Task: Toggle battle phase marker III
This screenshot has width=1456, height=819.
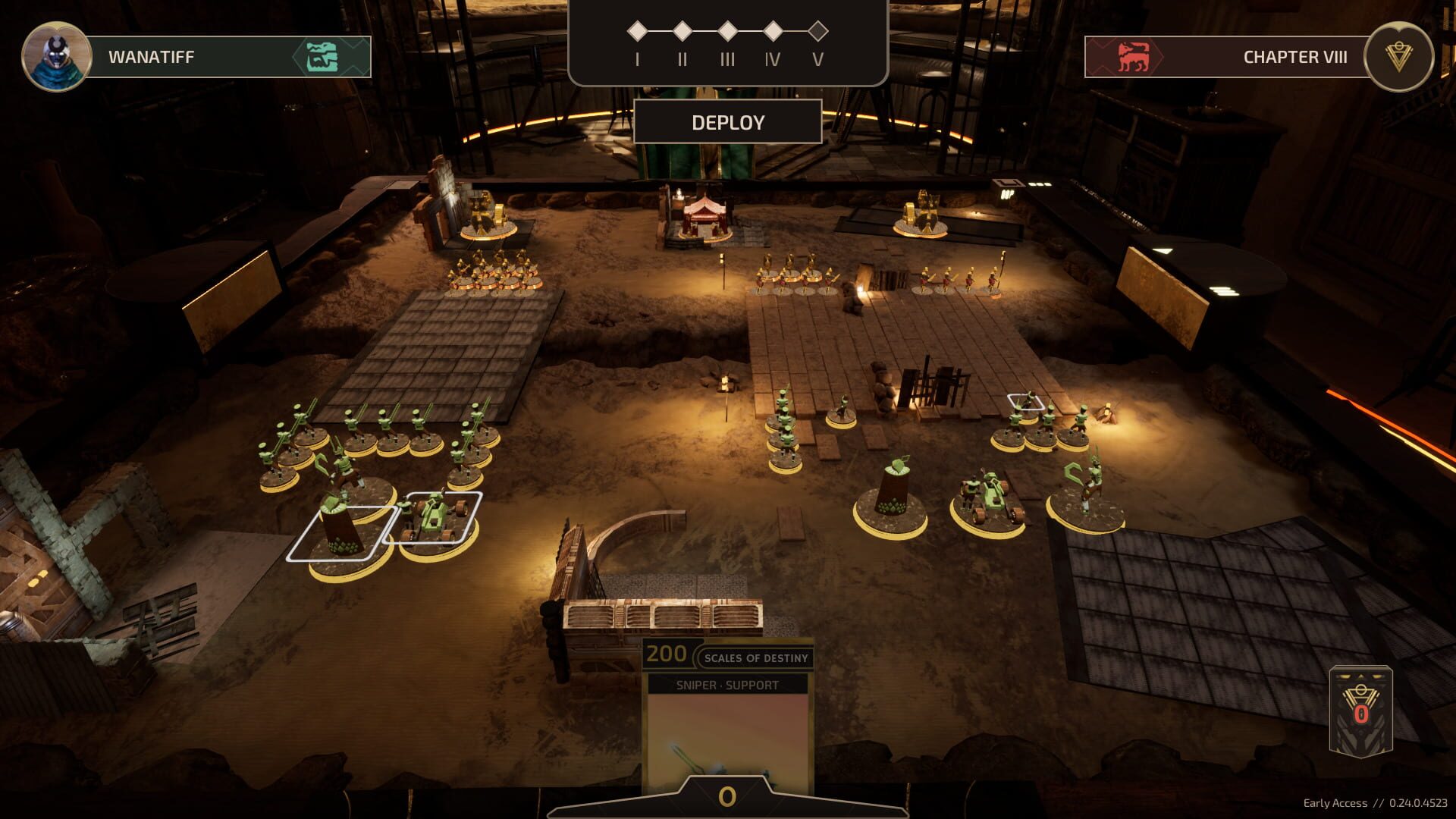Action: point(729,30)
